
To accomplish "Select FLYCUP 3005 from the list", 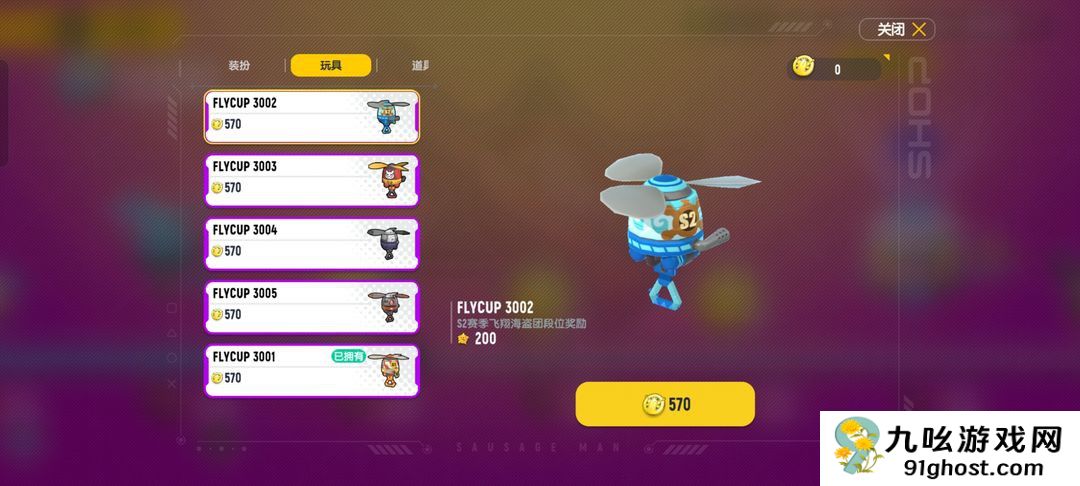I will pyautogui.click(x=312, y=307).
